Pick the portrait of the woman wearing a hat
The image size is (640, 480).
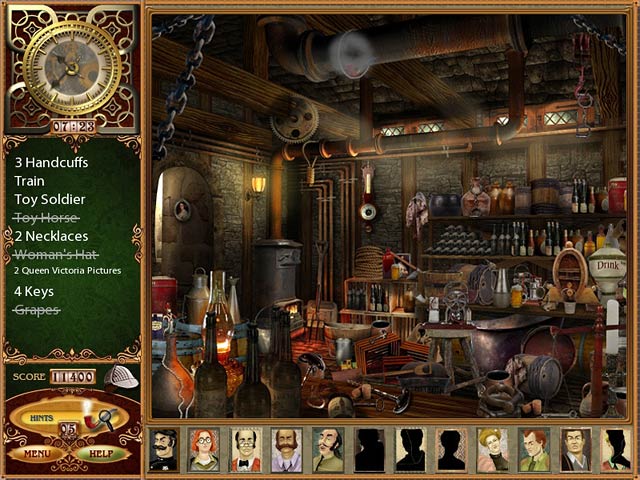click(493, 449)
